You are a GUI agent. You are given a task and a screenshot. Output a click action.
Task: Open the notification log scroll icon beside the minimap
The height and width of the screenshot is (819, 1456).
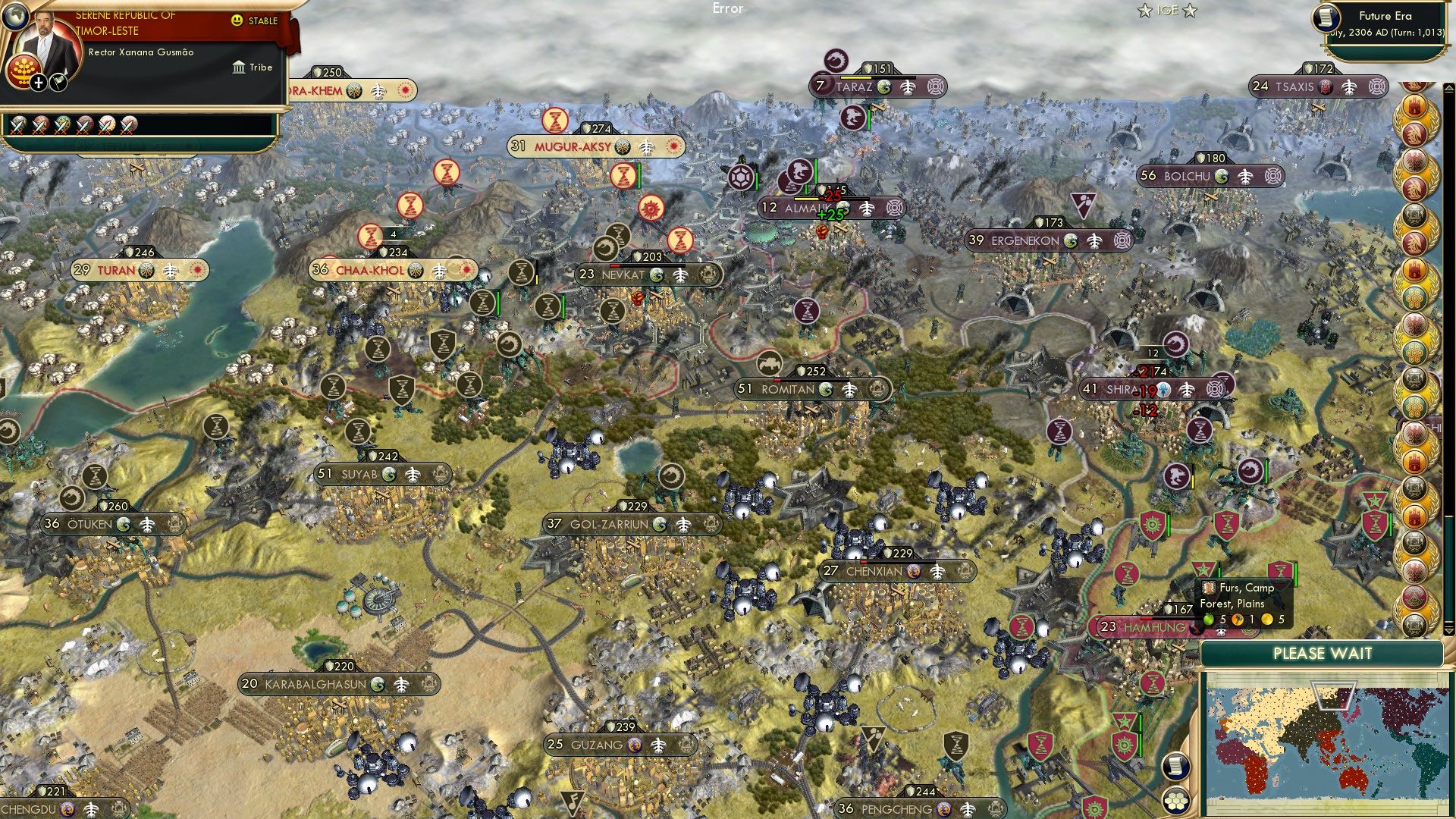pyautogui.click(x=1177, y=766)
